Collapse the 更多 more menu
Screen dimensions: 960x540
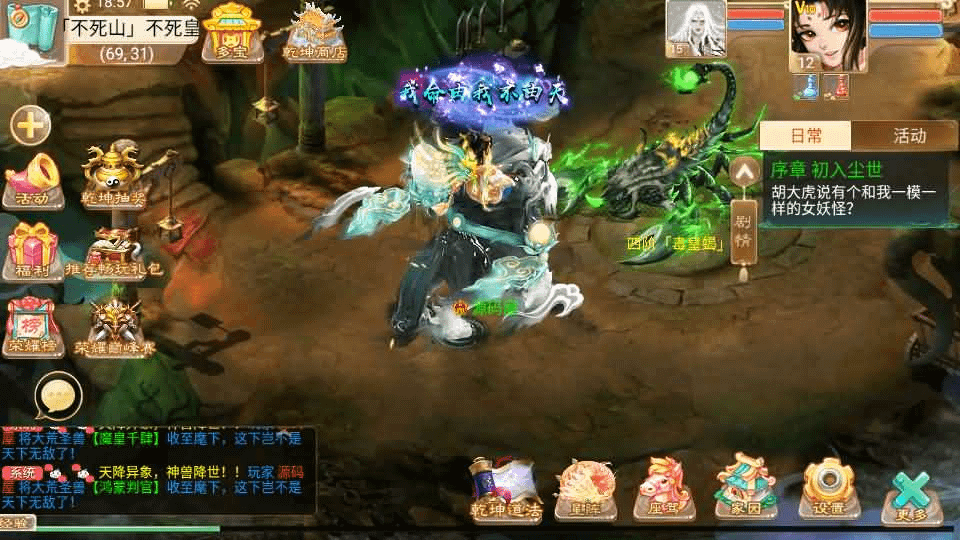(912, 495)
